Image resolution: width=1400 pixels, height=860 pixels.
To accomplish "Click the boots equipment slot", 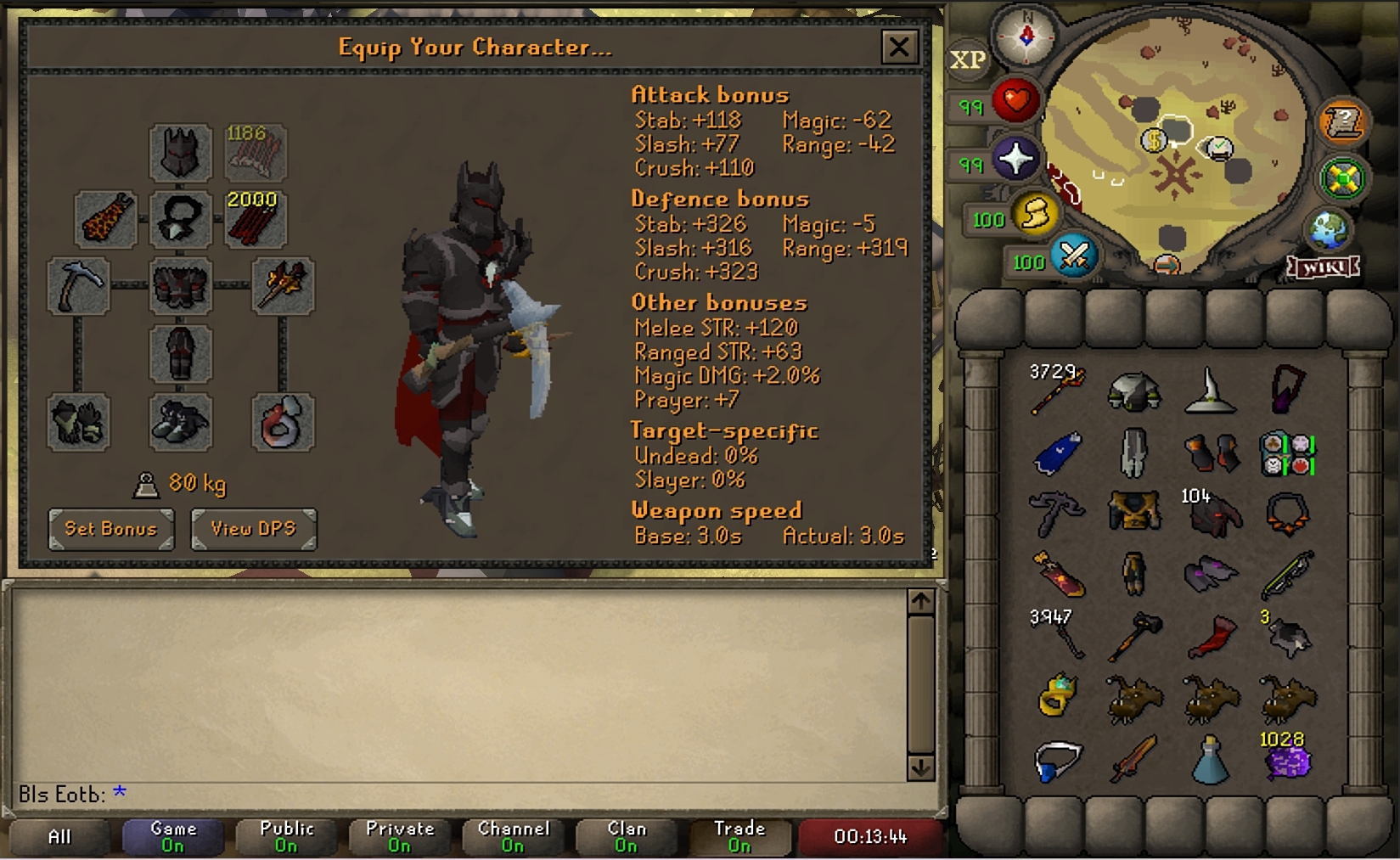I will click(180, 422).
